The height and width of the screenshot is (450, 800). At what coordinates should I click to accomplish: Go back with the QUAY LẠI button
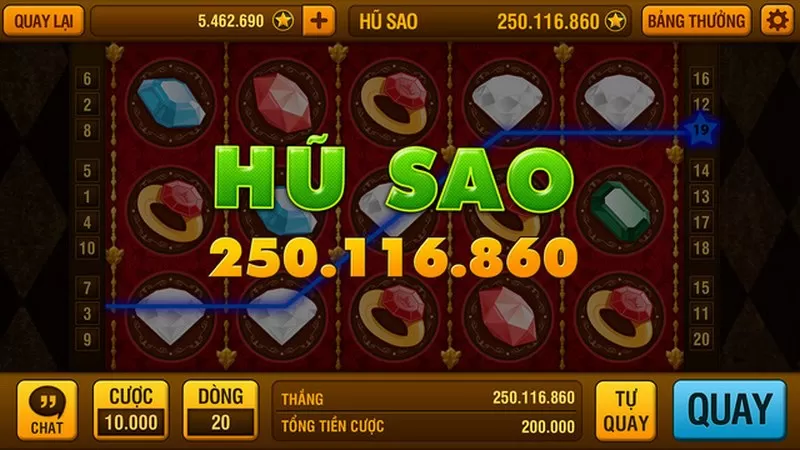[43, 19]
